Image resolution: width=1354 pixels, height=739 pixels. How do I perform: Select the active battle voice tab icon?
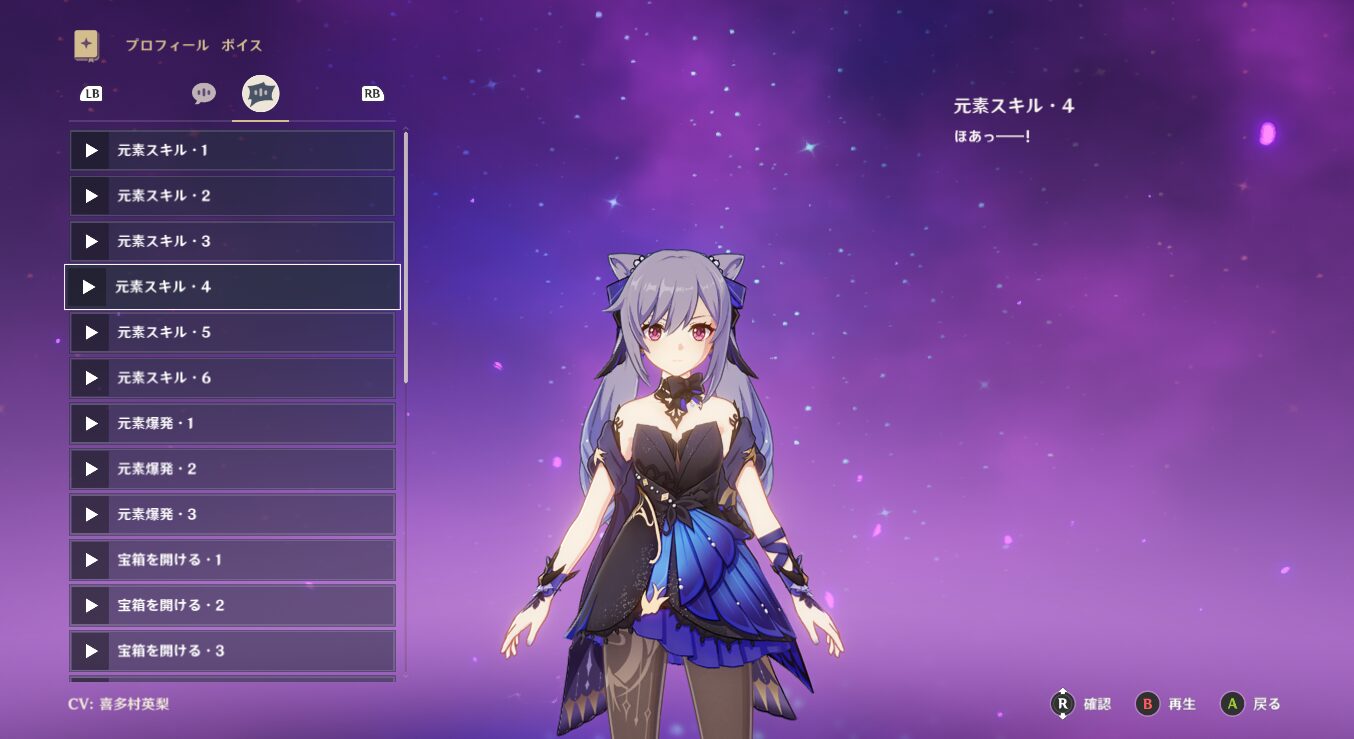coord(261,94)
